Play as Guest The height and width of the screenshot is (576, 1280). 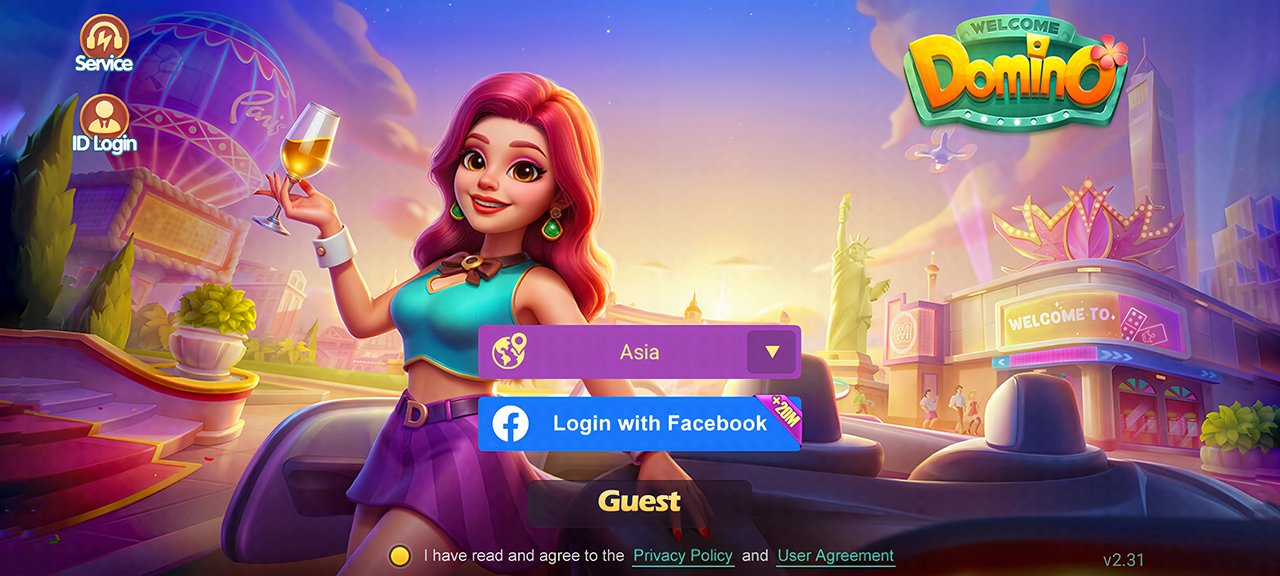click(639, 502)
